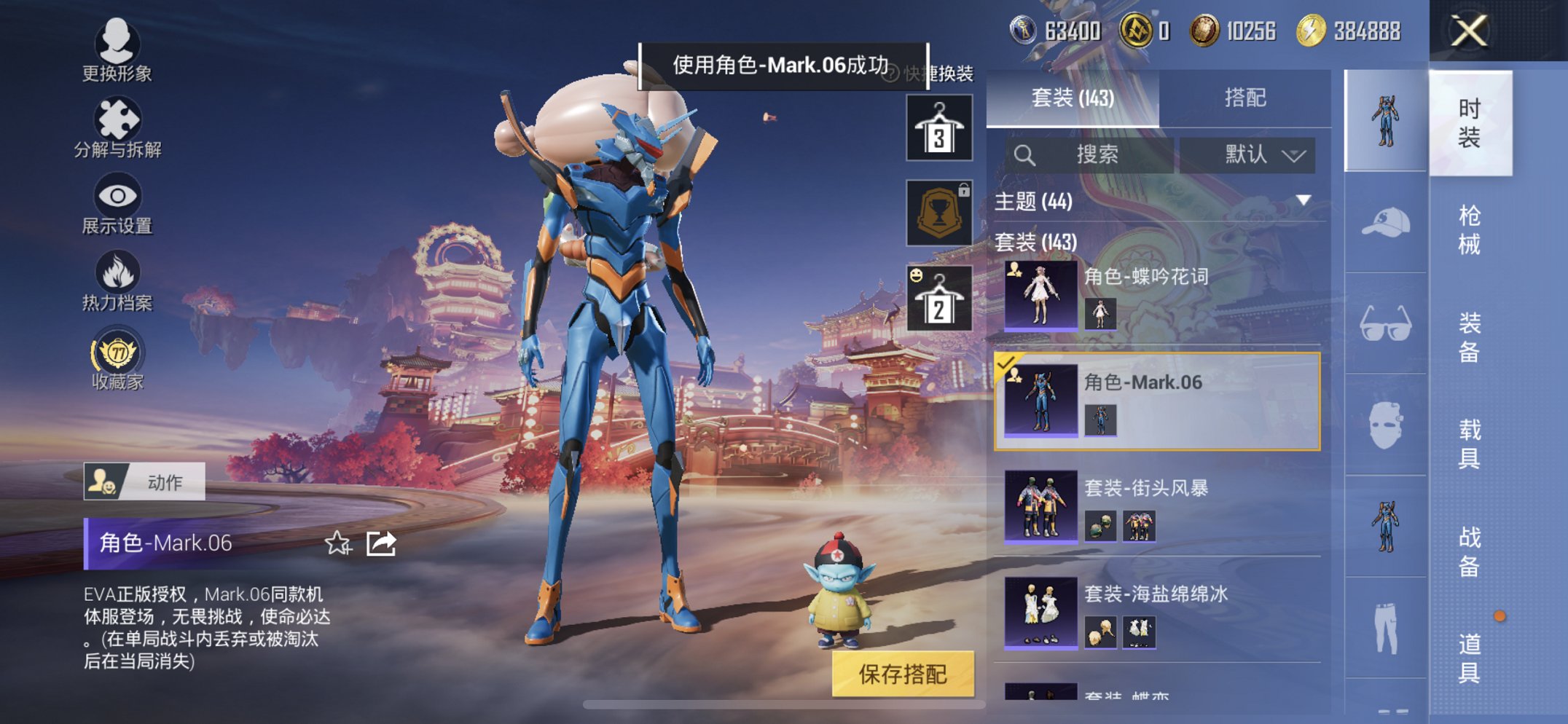Collapse the 主题 (44) section
This screenshot has height=724, width=1568.
(x=1304, y=202)
